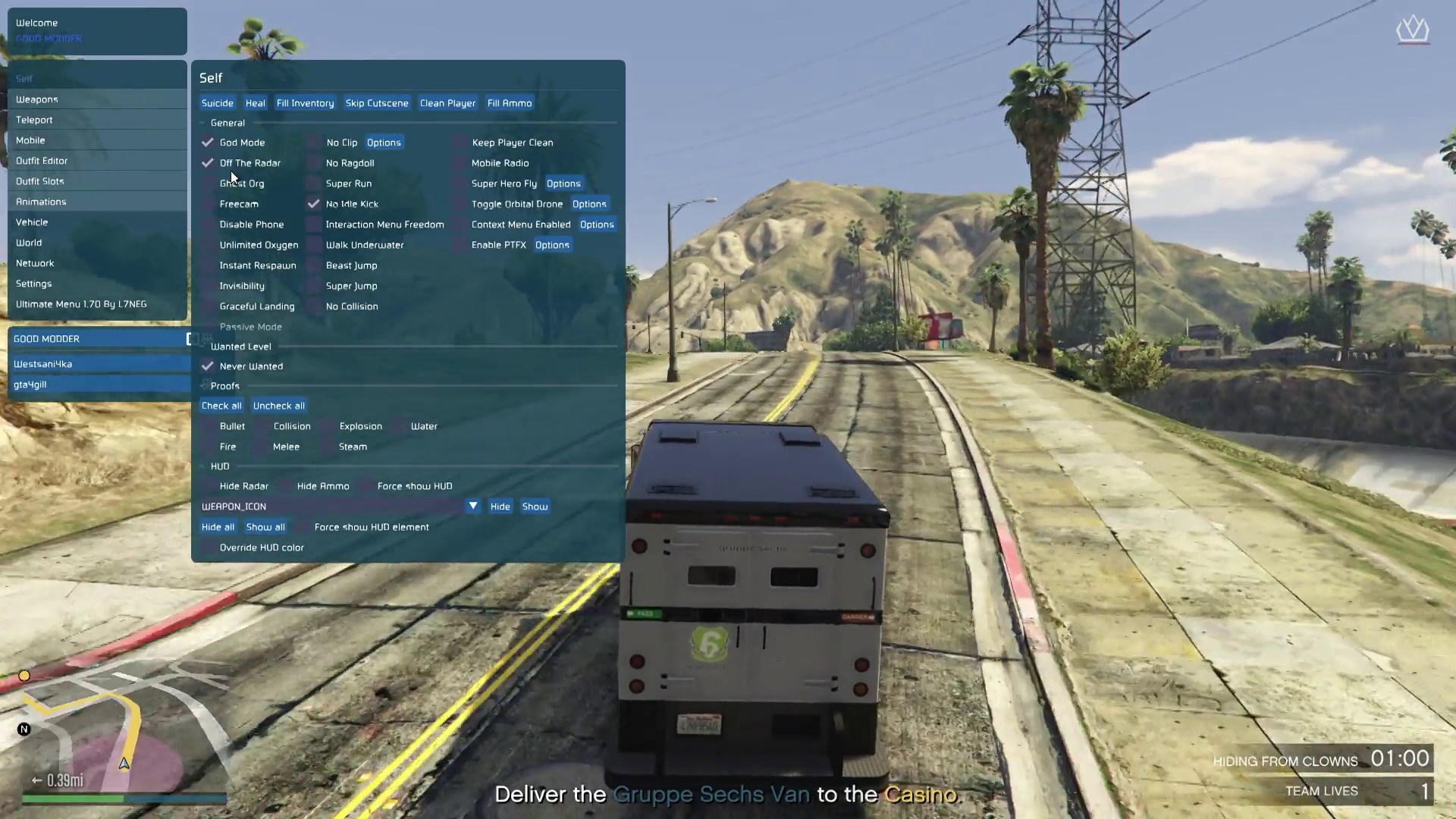
Task: Open the Network section
Action: pyautogui.click(x=35, y=263)
